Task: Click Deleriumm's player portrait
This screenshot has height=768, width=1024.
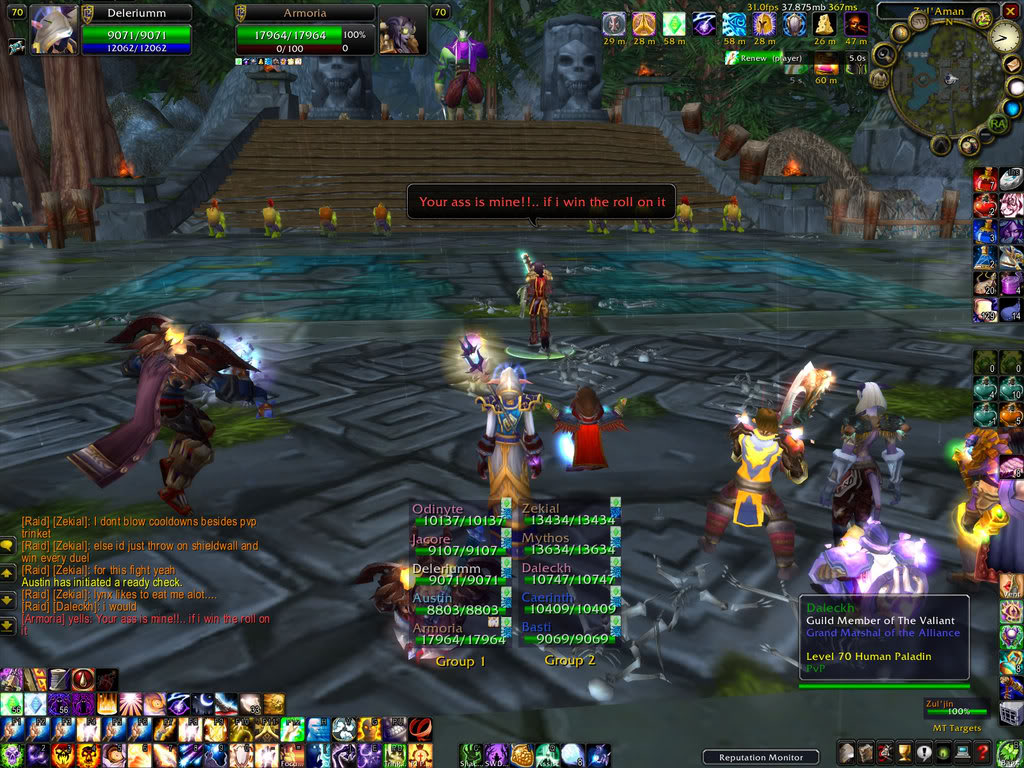Action: point(54,30)
